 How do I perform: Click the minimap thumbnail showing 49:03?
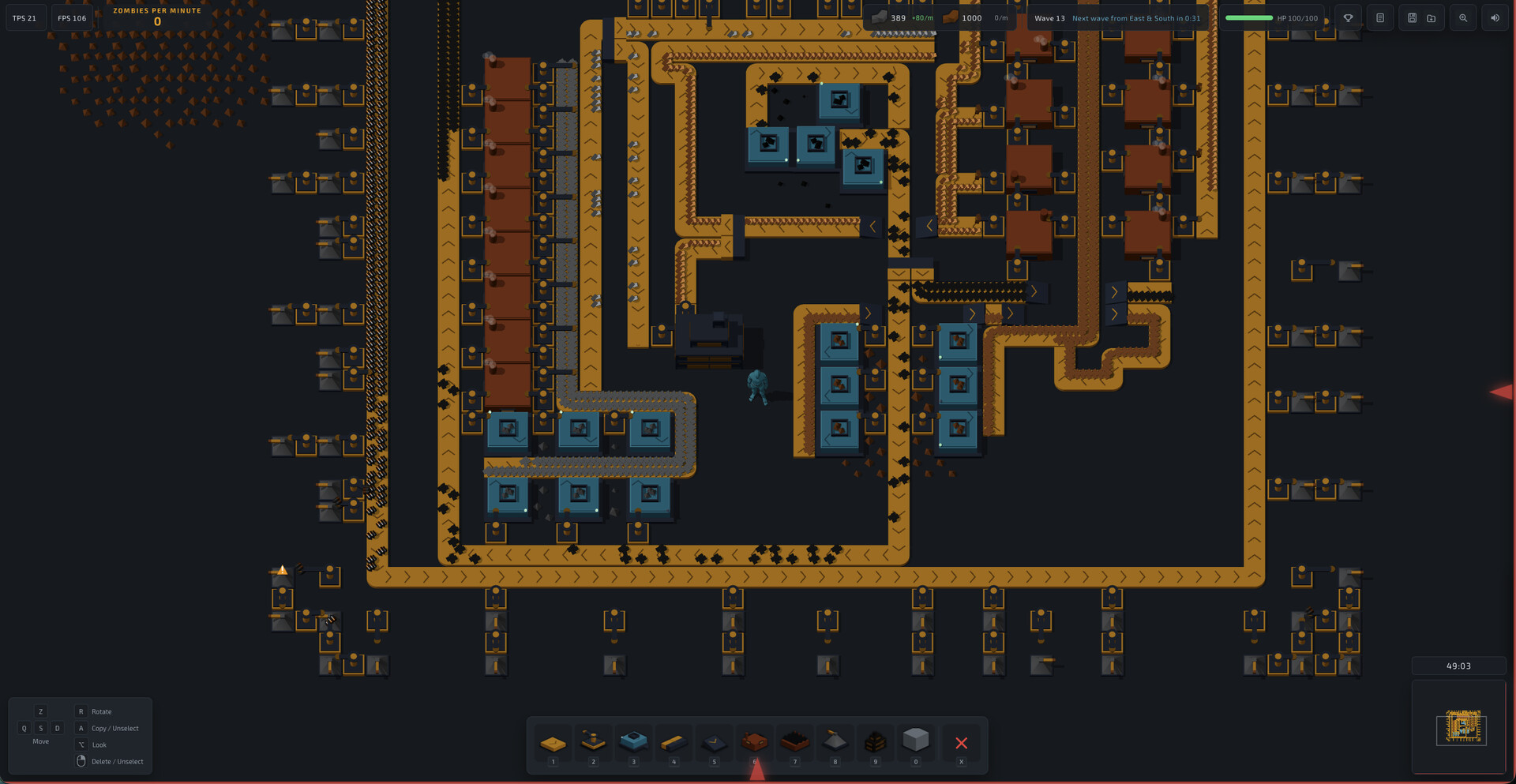click(1459, 727)
